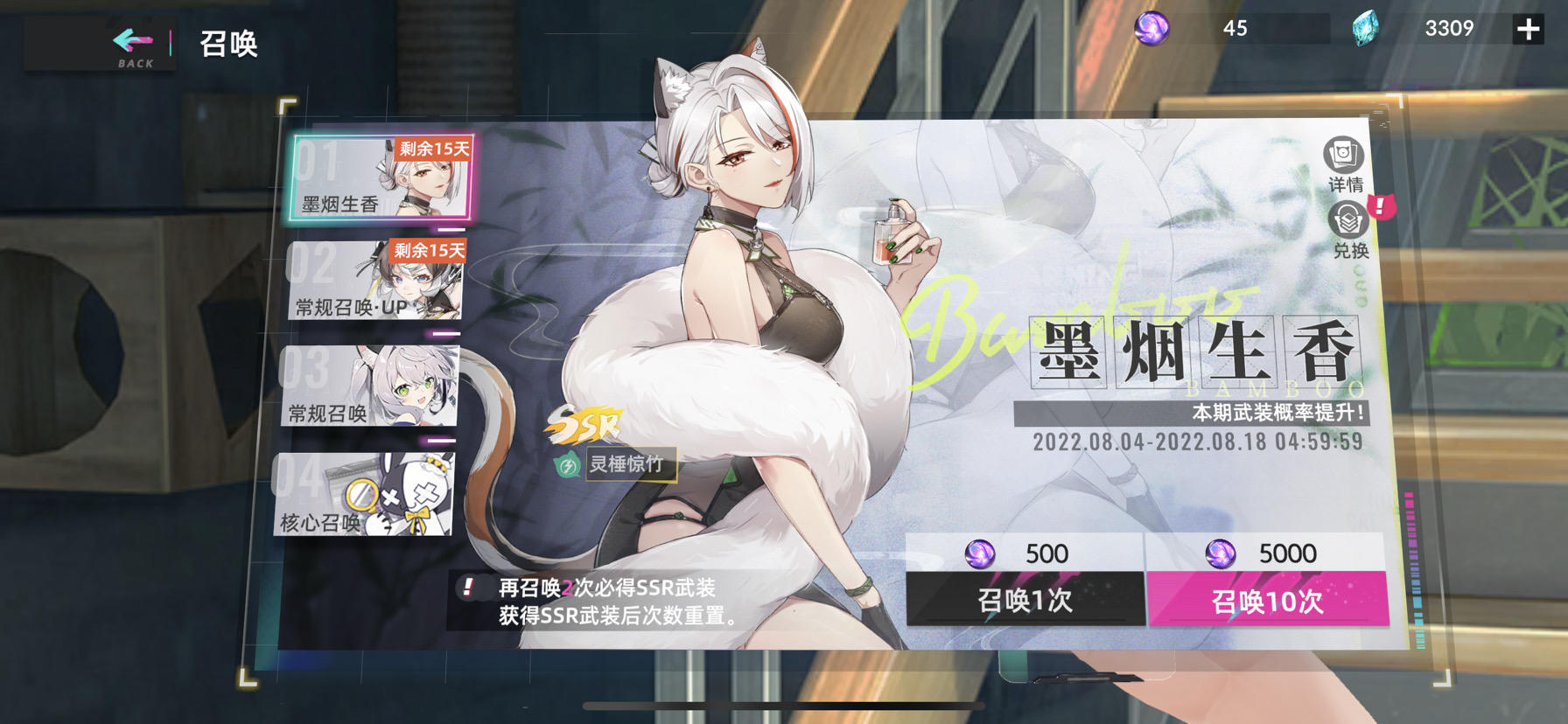
Task: Click the red alert badge on 兑换
Action: (1381, 207)
